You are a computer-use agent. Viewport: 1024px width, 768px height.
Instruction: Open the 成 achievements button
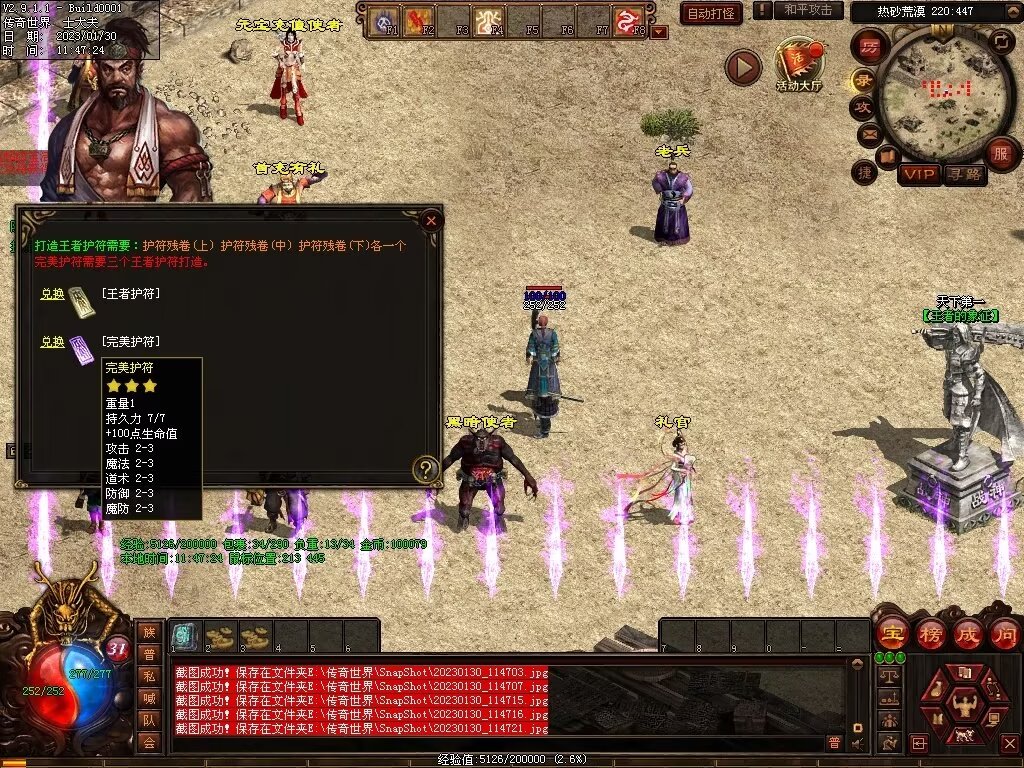(x=968, y=633)
